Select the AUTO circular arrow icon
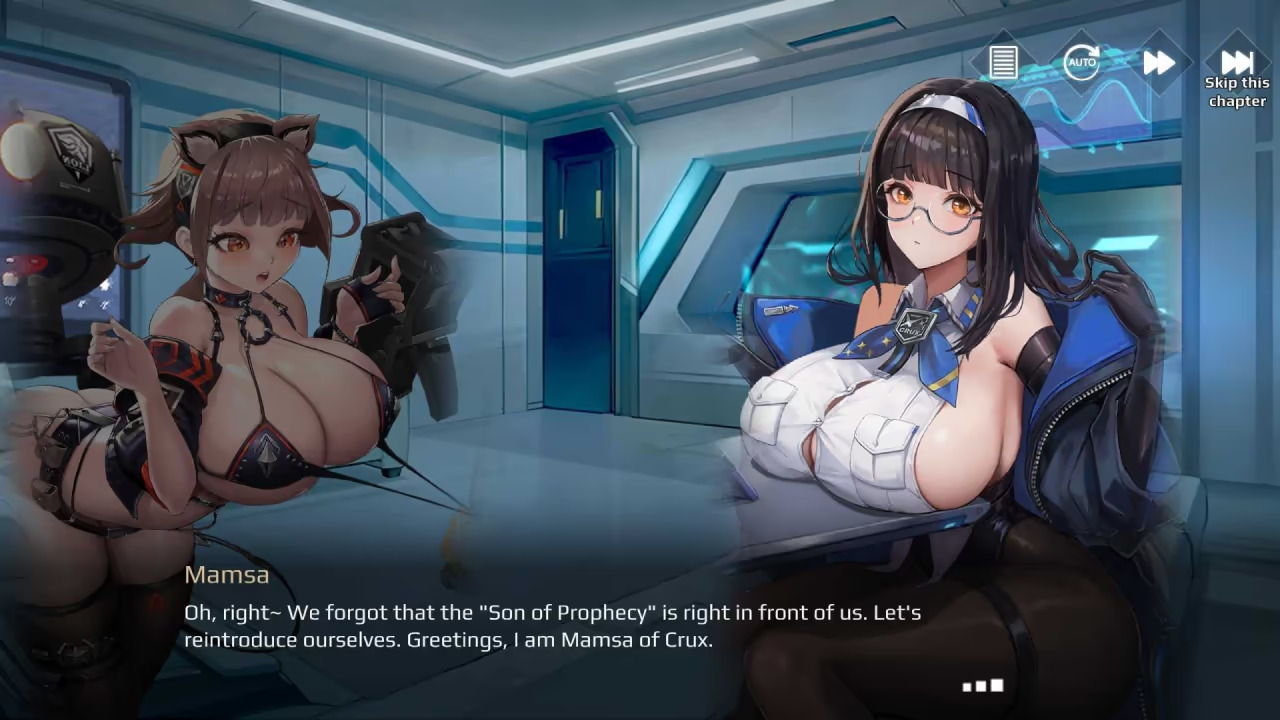The width and height of the screenshot is (1280, 720). (1080, 62)
